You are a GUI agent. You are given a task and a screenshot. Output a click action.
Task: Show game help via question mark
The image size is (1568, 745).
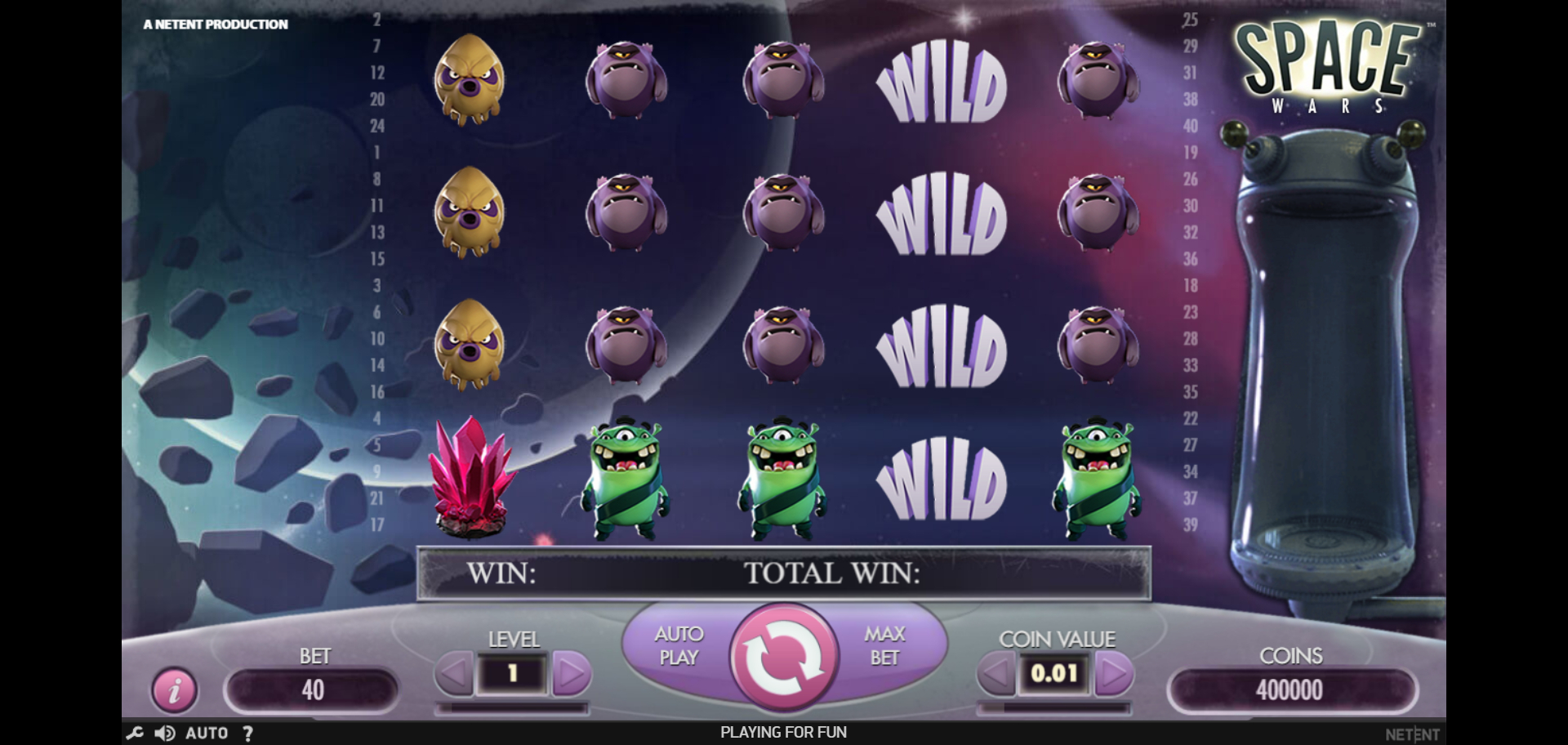pos(247,733)
